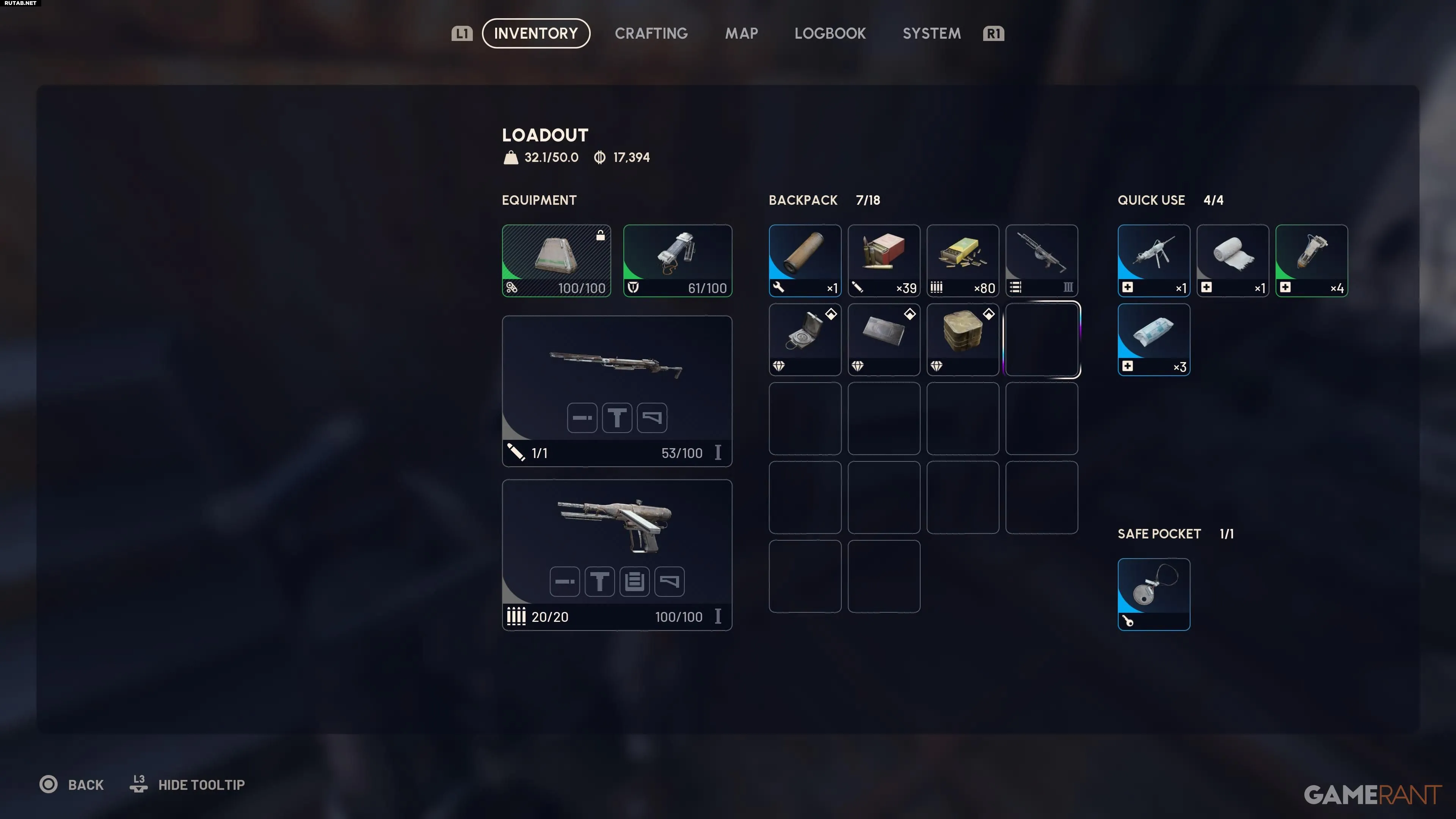Select the augment slot with the unlocked padlock

coord(556,260)
